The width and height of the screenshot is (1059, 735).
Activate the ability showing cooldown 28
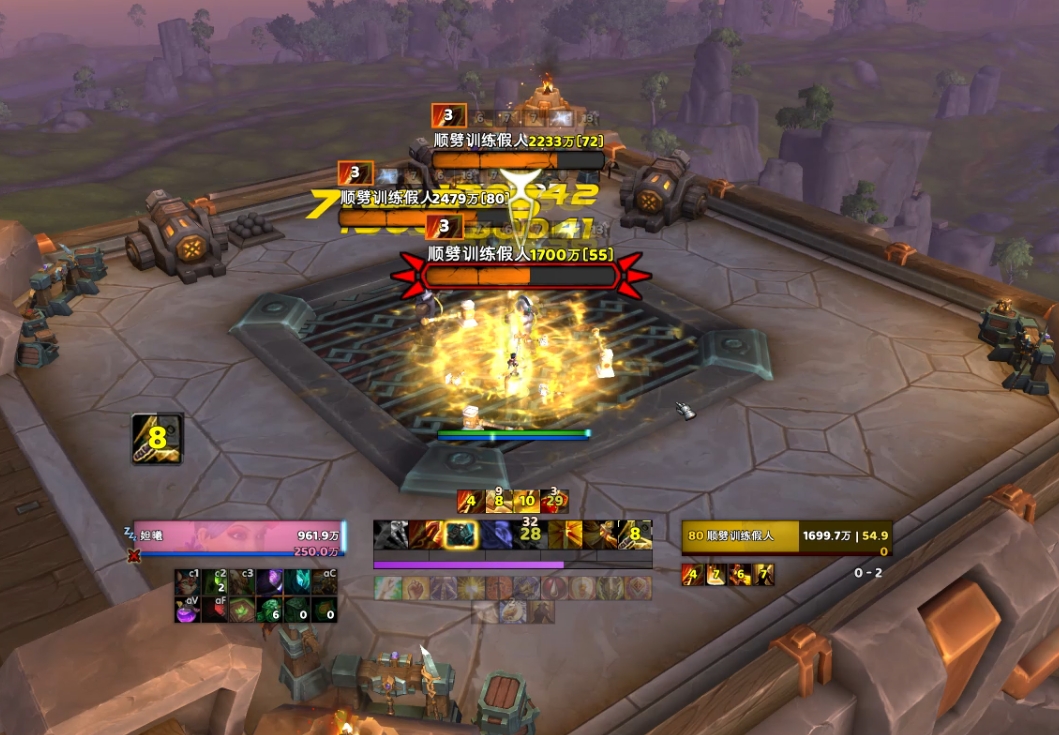530,535
